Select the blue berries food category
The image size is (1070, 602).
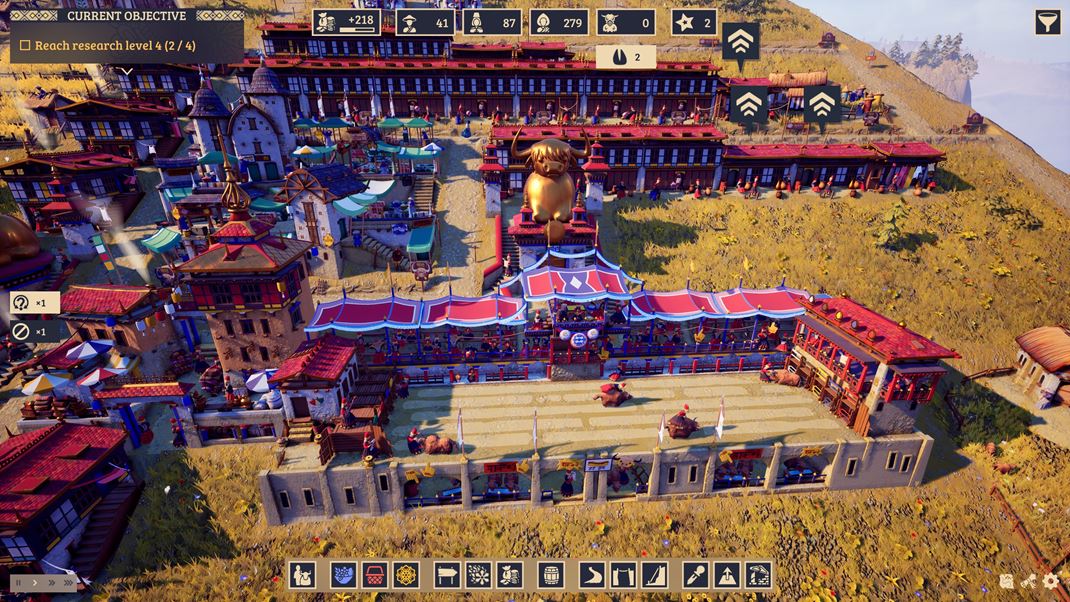pyautogui.click(x=344, y=575)
